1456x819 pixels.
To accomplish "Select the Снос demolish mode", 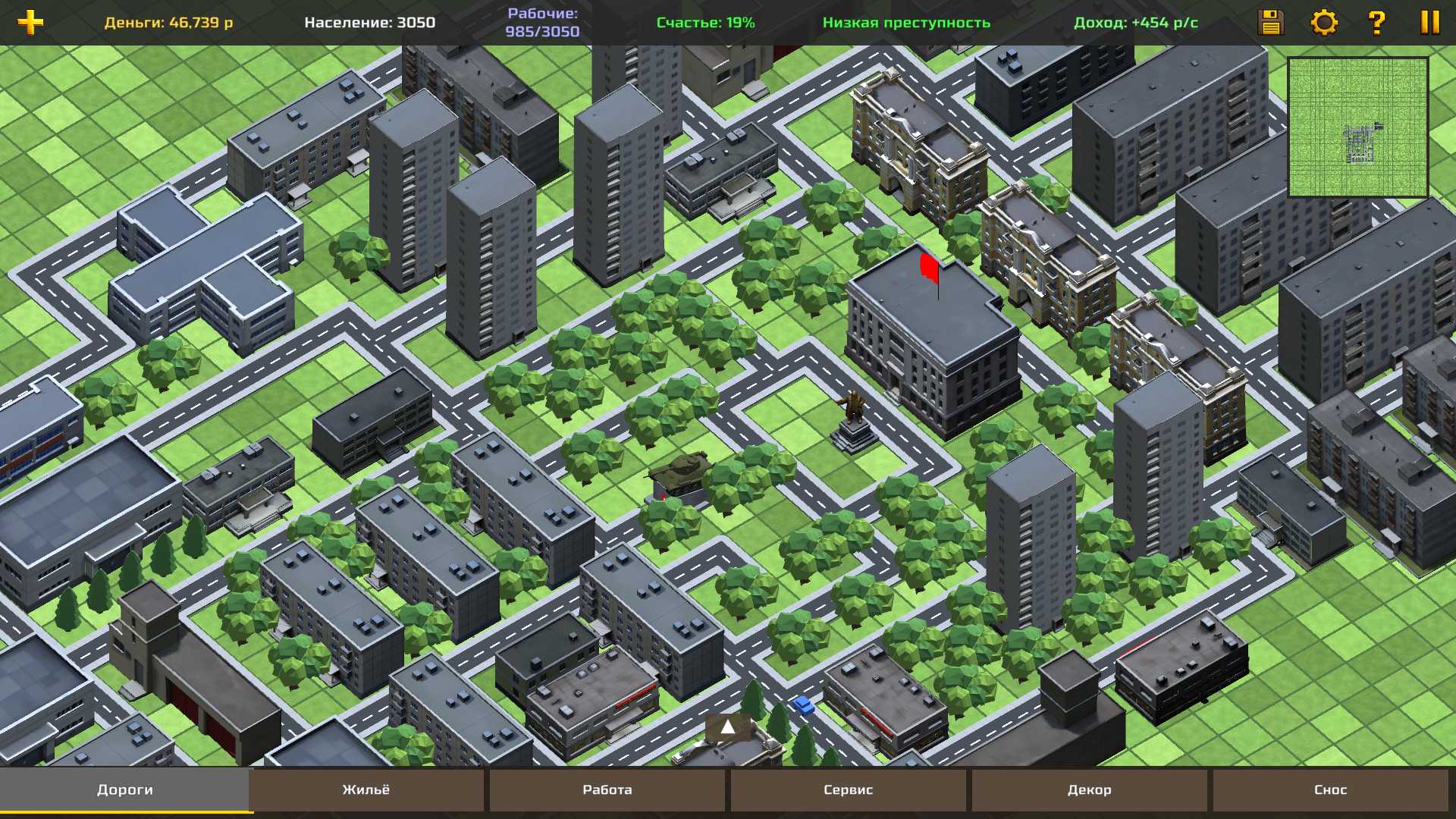I will [x=1330, y=789].
